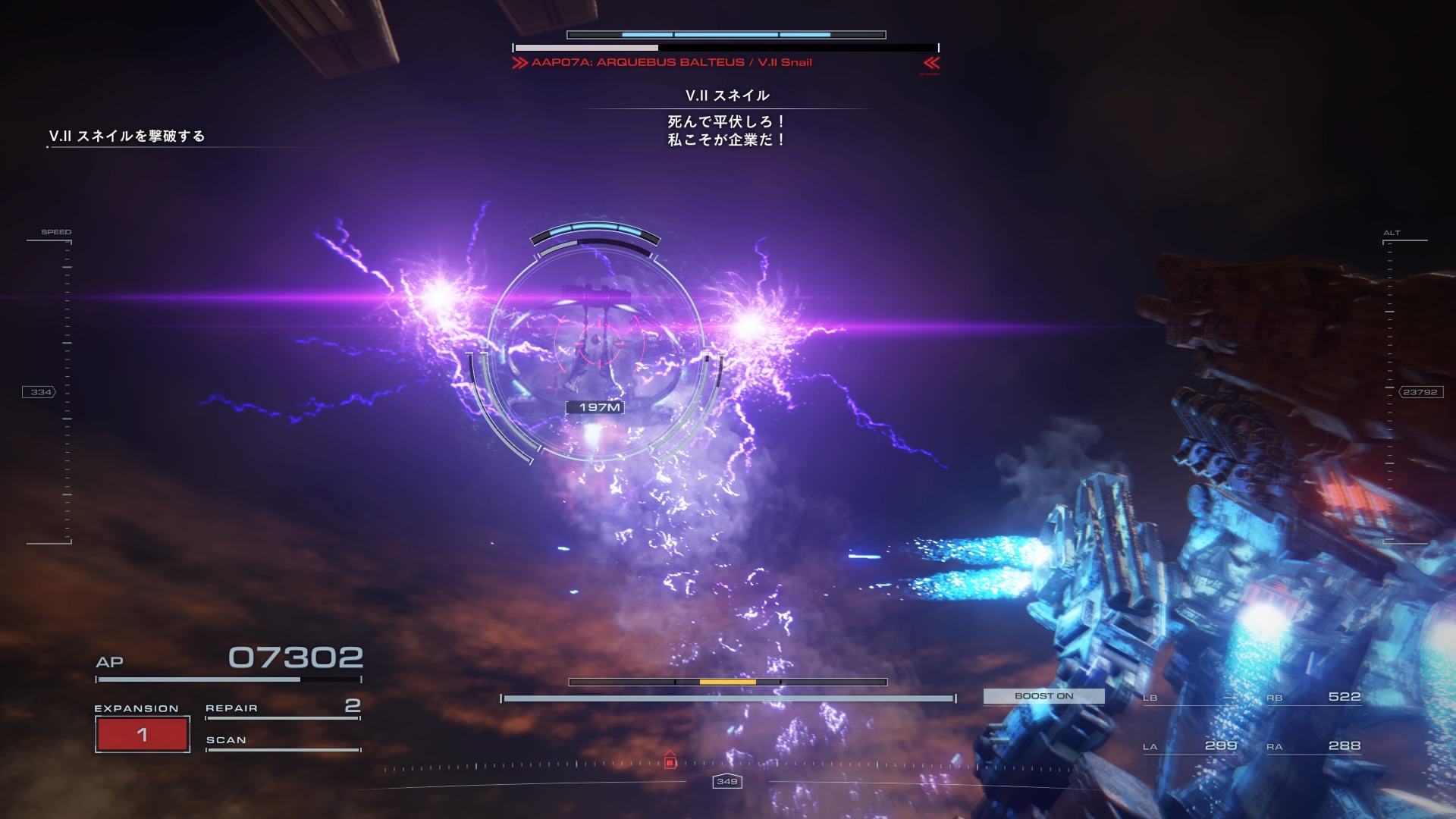Pick the RA weapon slot
Image resolution: width=1456 pixels, height=819 pixels.
pyautogui.click(x=1313, y=746)
